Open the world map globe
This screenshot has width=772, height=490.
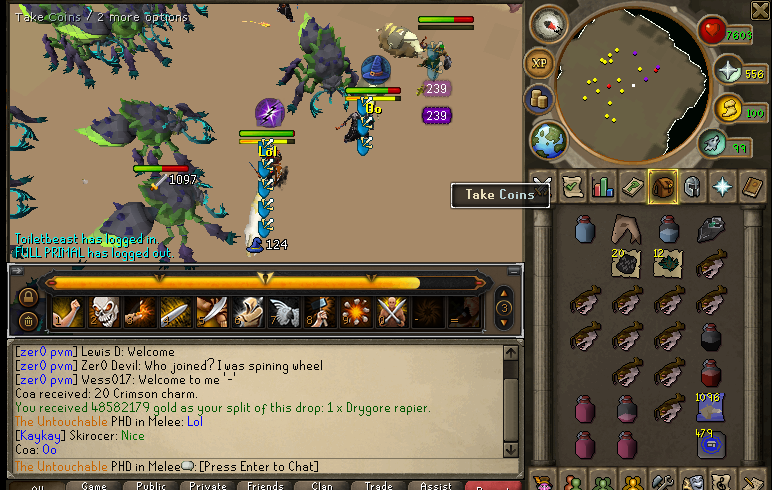pos(546,140)
